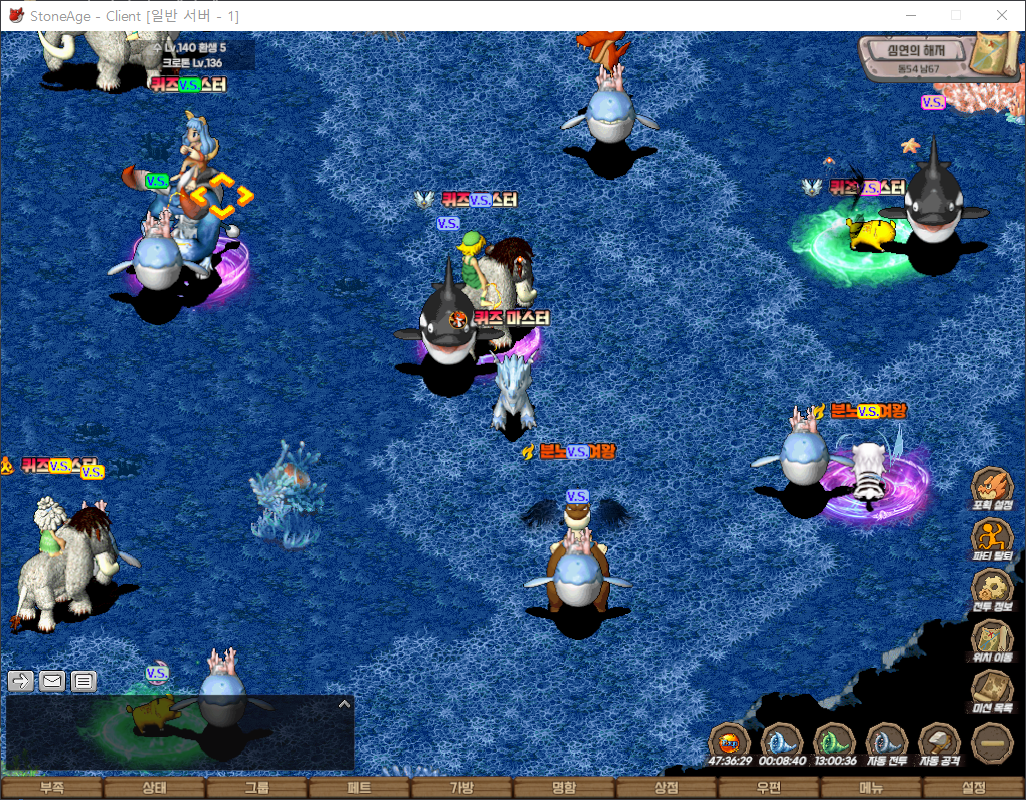Toggle 자동 공격 auto attack hammer icon

pyautogui.click(x=939, y=743)
